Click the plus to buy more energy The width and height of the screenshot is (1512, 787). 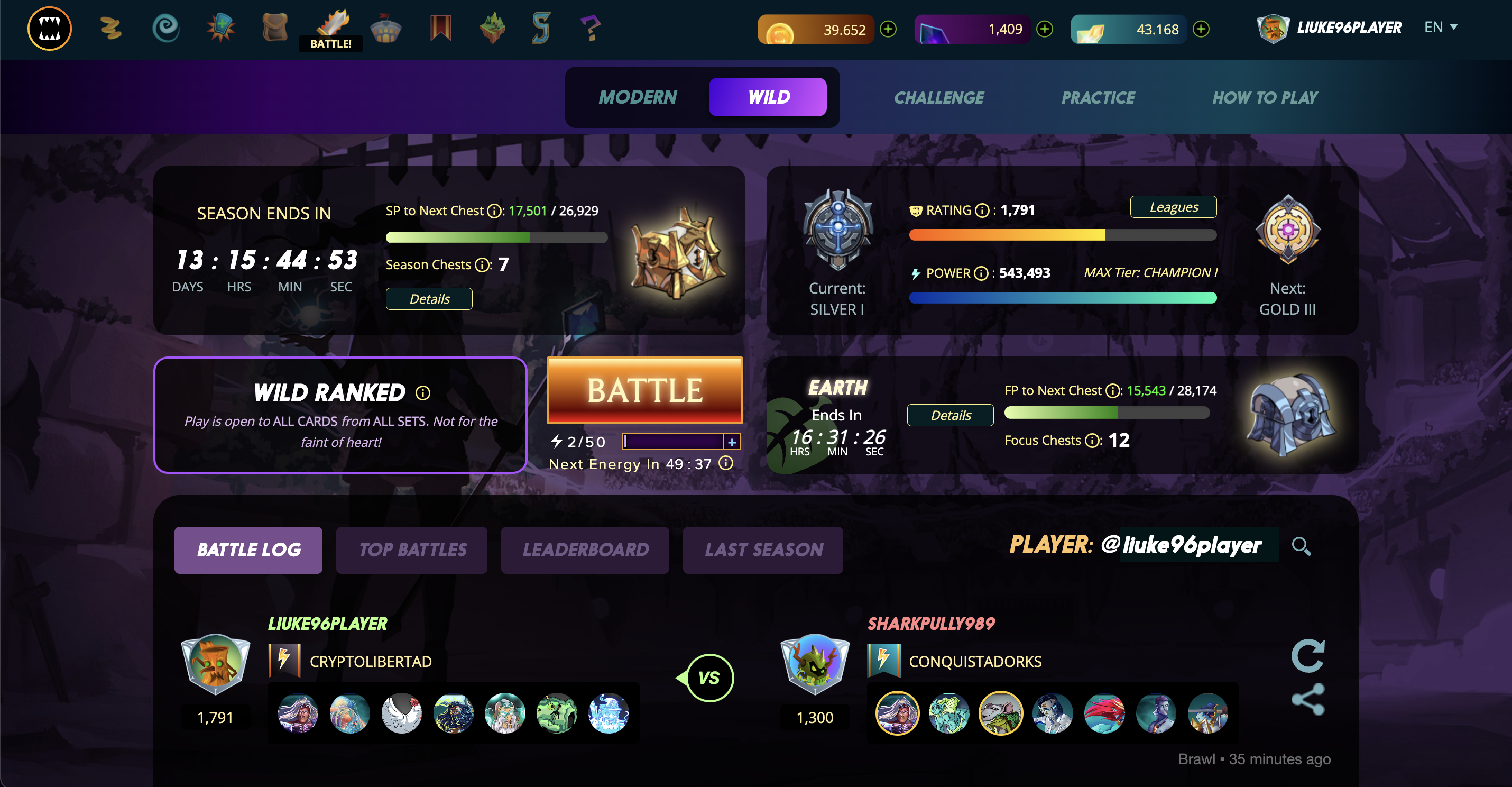pyautogui.click(x=732, y=441)
